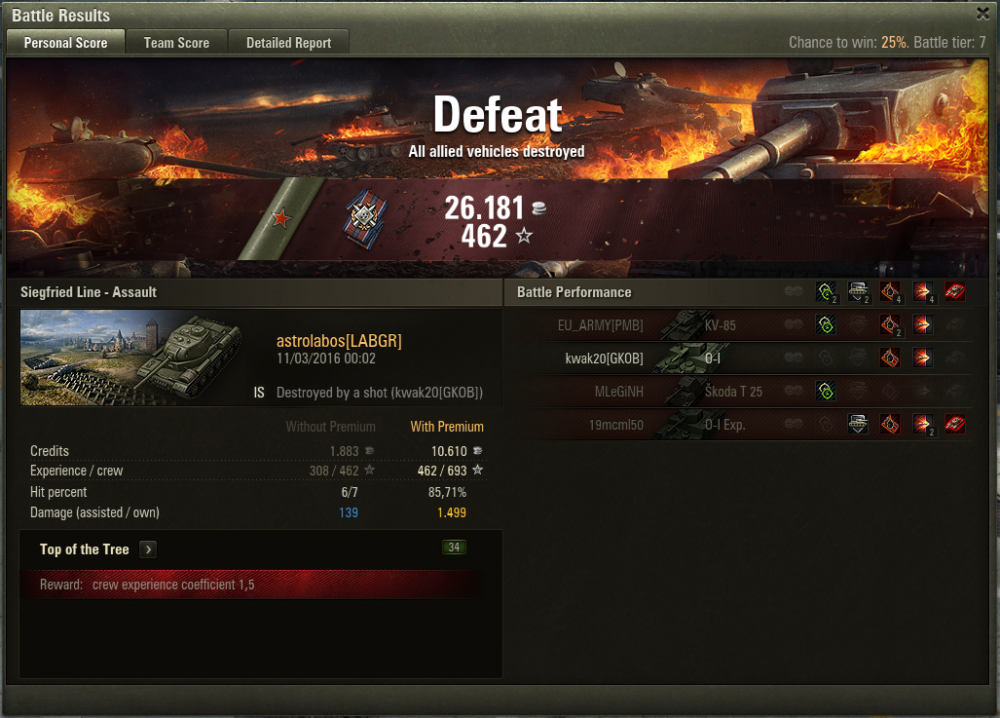Choose the MLeGiNH Skoda T 25 row
This screenshot has height=718, width=1000.
pyautogui.click(x=740, y=391)
